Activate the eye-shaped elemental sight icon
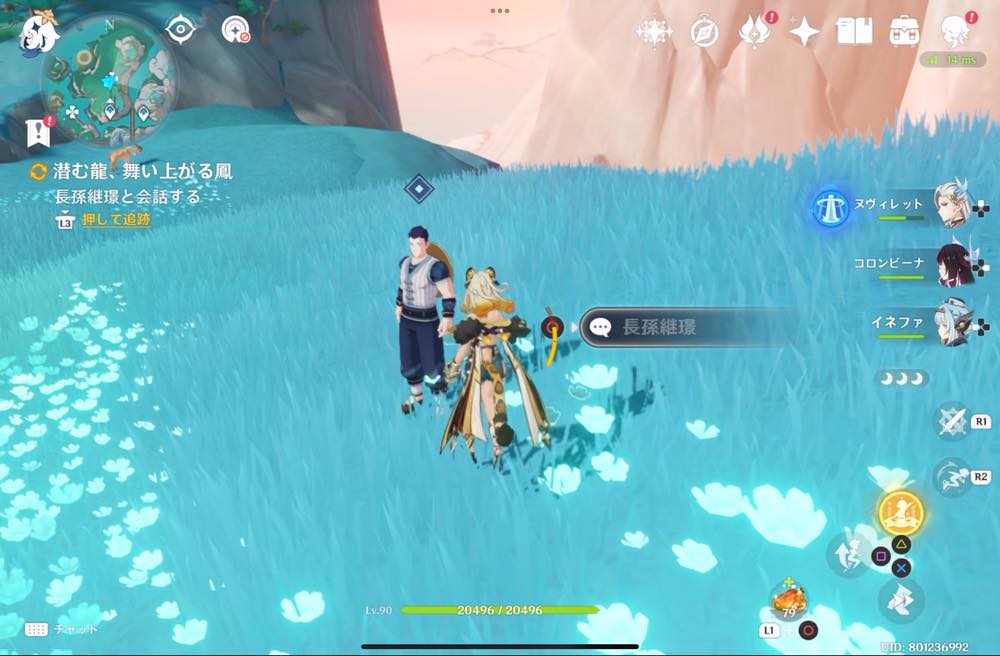 (180, 30)
